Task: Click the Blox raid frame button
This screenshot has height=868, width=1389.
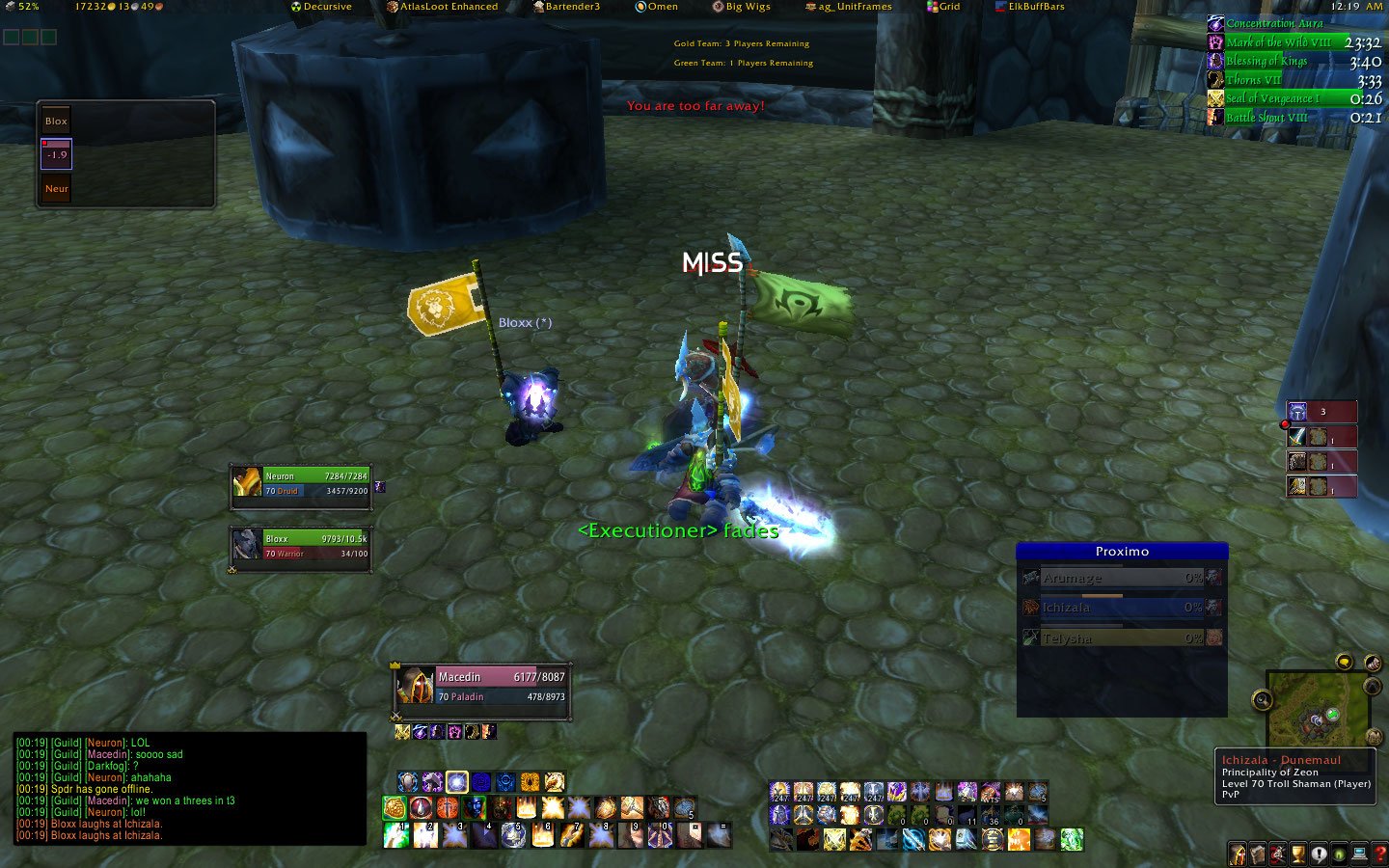Action: pos(56,122)
